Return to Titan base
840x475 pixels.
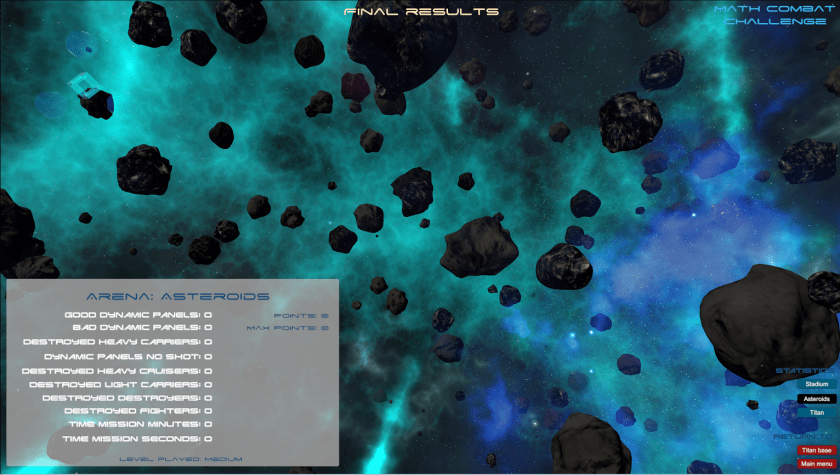pos(816,450)
